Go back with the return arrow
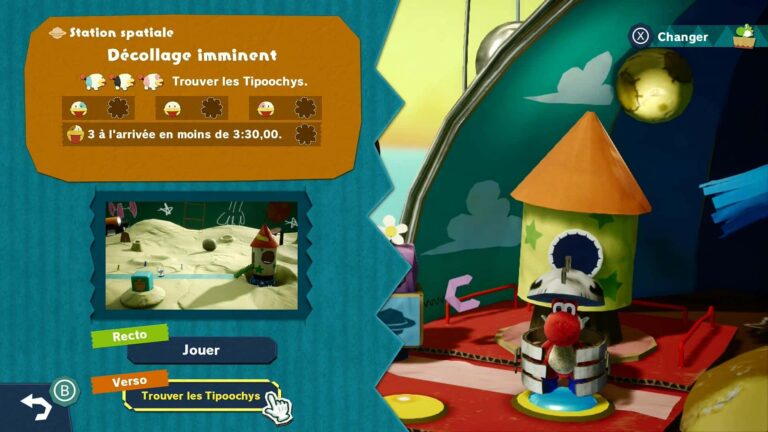 click(x=36, y=405)
